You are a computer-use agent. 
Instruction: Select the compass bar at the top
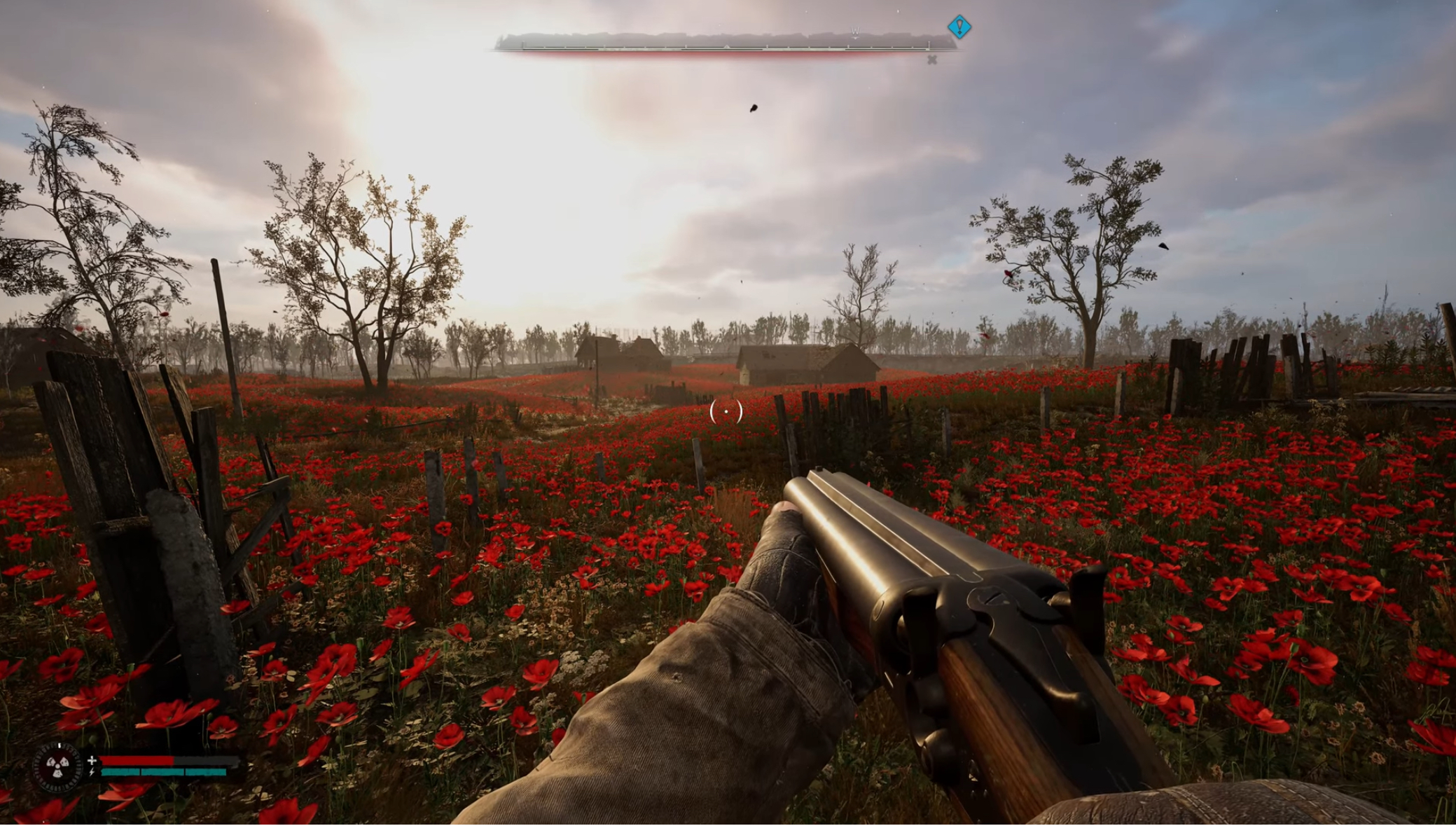pos(725,43)
